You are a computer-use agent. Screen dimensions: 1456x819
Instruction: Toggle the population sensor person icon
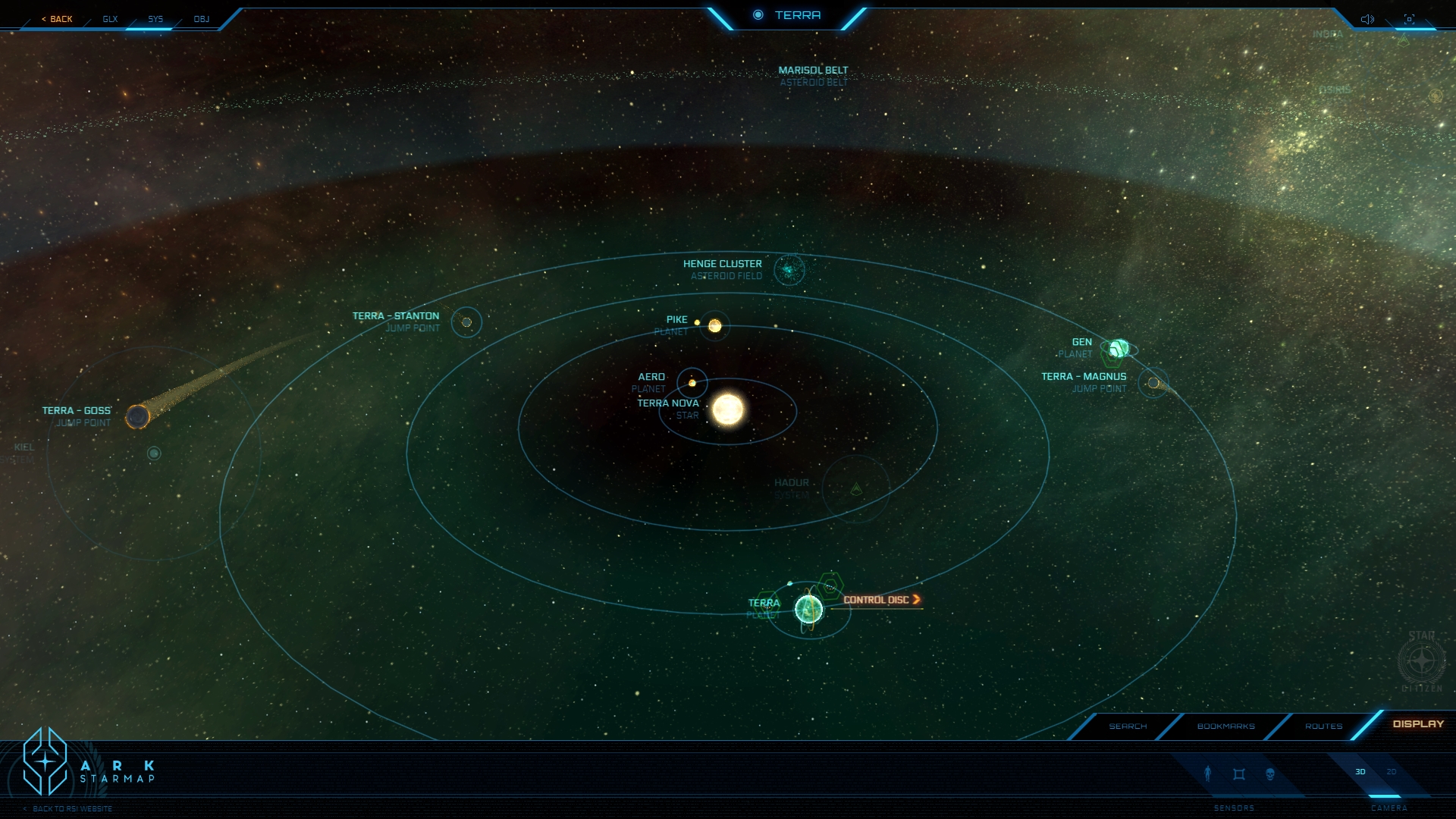click(x=1208, y=773)
